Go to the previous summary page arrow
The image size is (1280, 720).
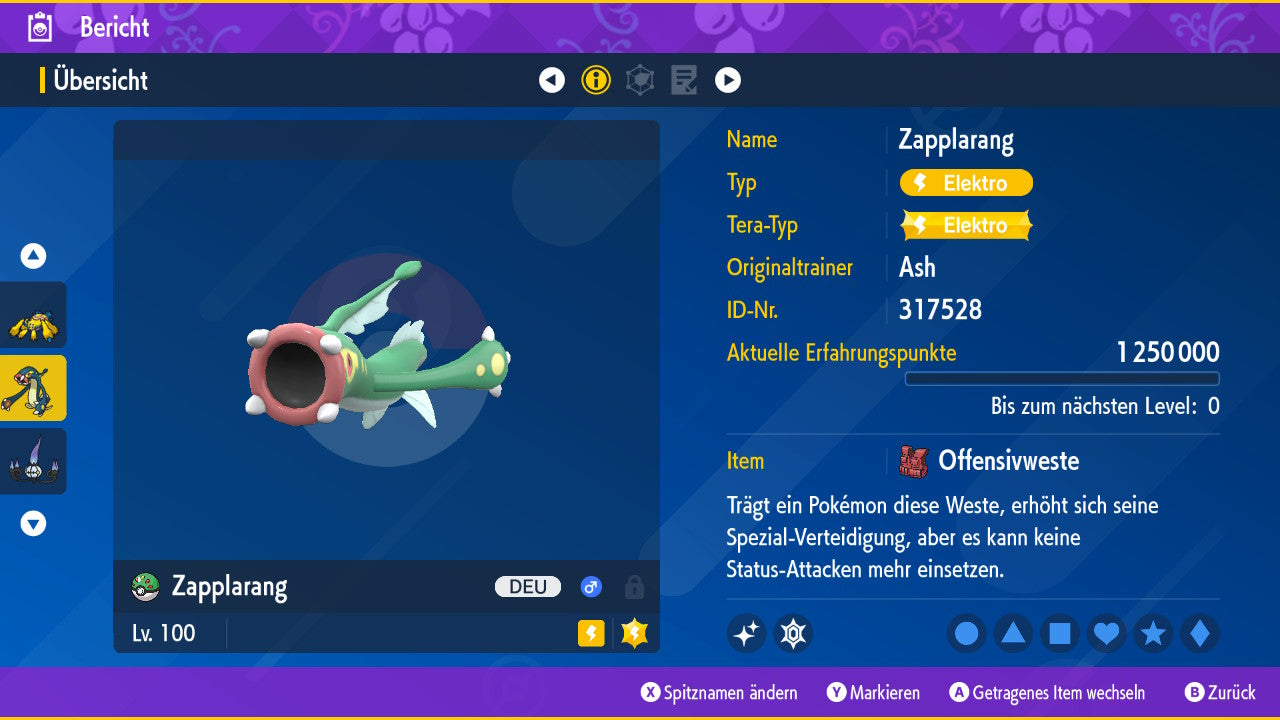point(552,80)
